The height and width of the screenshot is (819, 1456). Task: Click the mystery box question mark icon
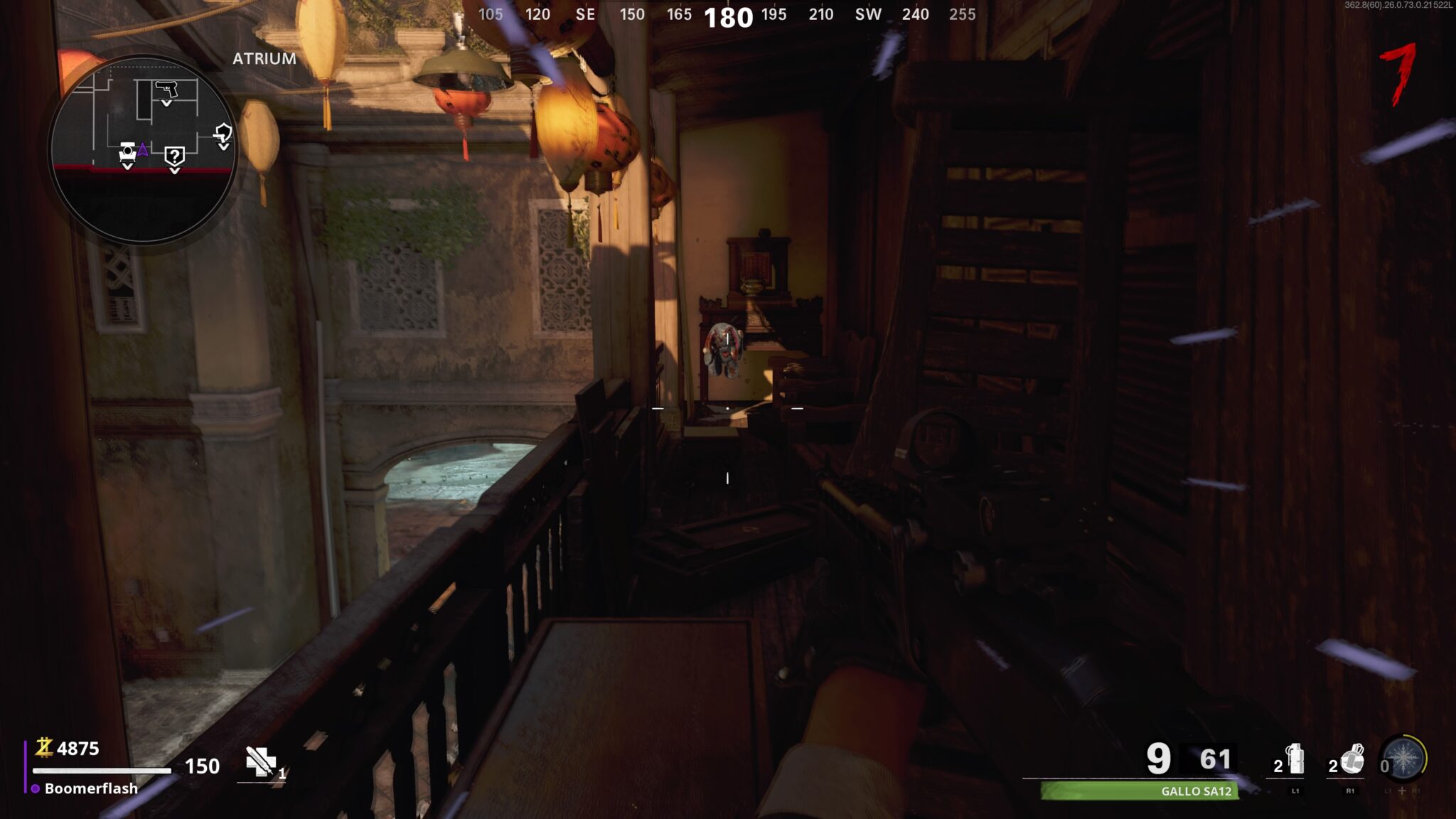[x=175, y=155]
